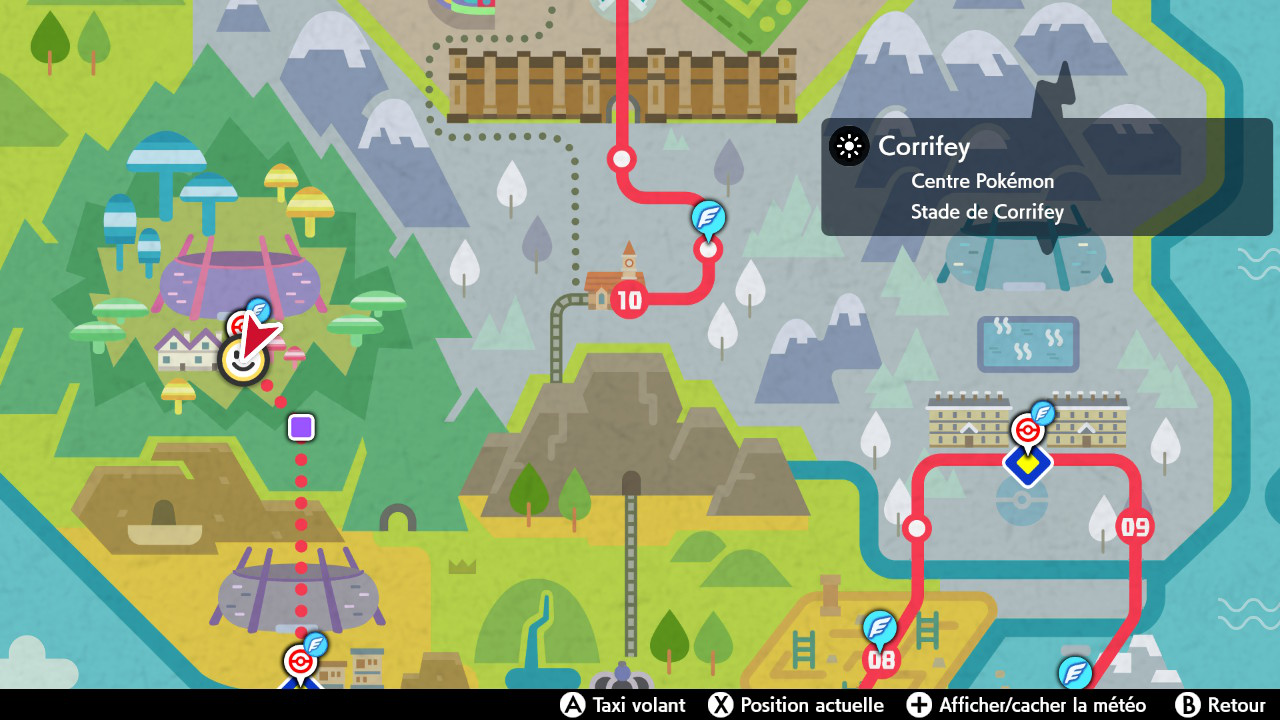Choose the Route 08 map marker

(881, 660)
